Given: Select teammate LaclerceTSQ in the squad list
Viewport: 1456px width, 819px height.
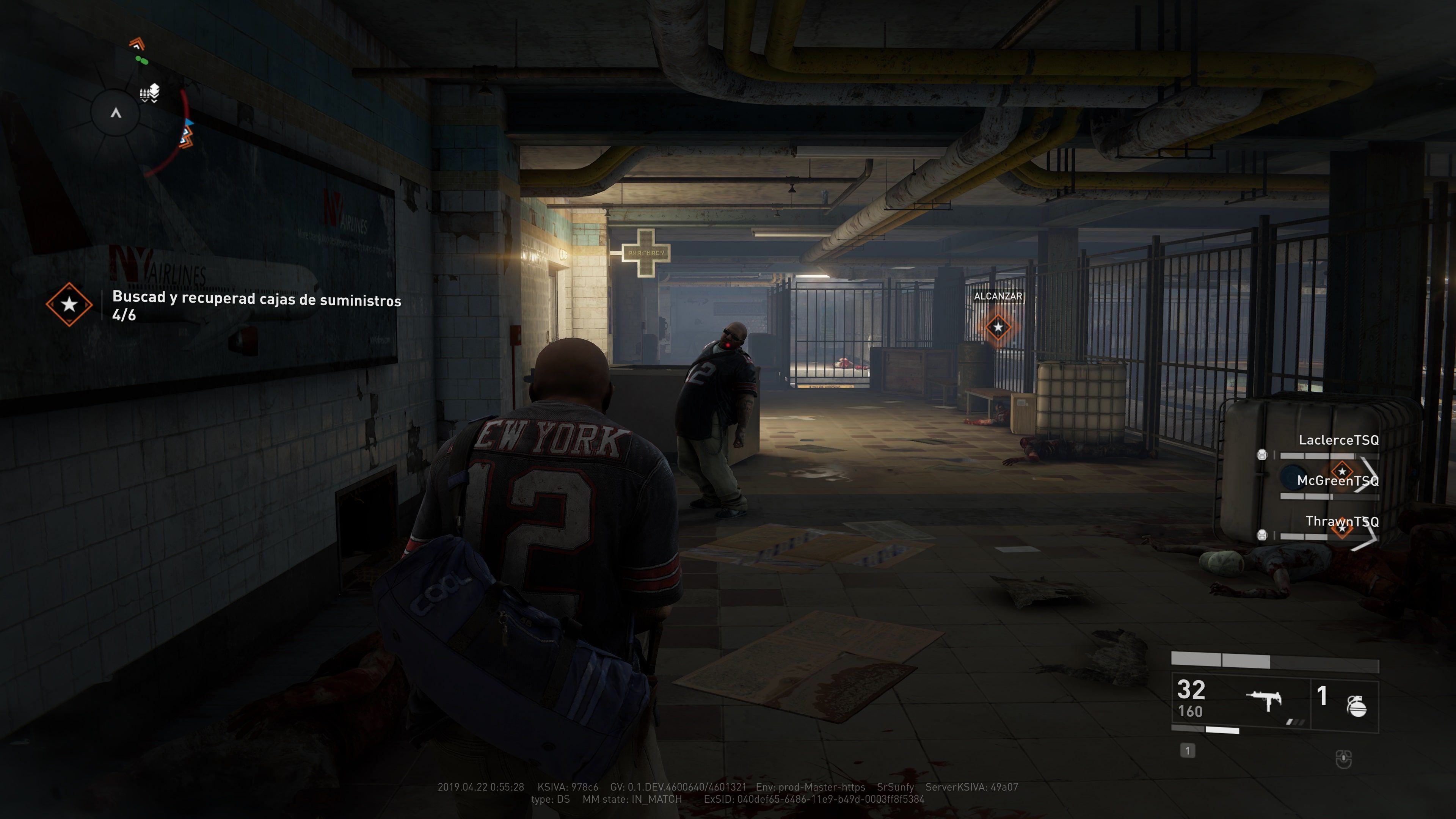Looking at the screenshot, I should point(1338,440).
